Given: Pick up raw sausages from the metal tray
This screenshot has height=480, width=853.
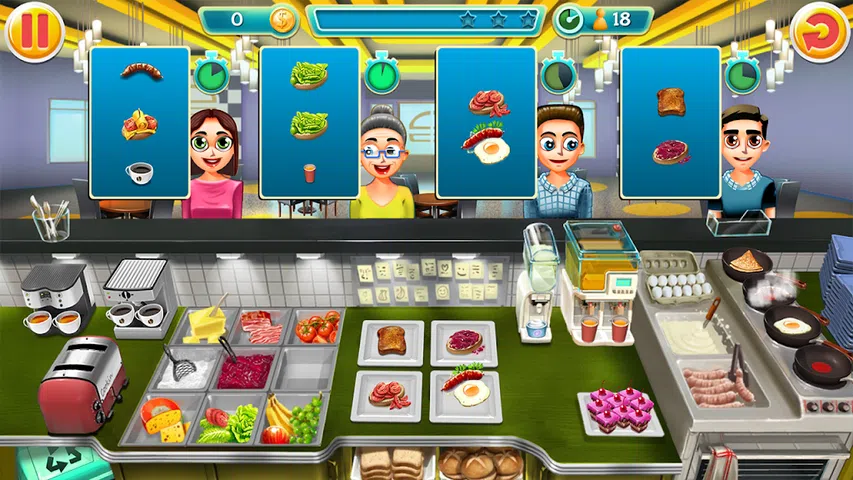Looking at the screenshot, I should pyautogui.click(x=712, y=384).
